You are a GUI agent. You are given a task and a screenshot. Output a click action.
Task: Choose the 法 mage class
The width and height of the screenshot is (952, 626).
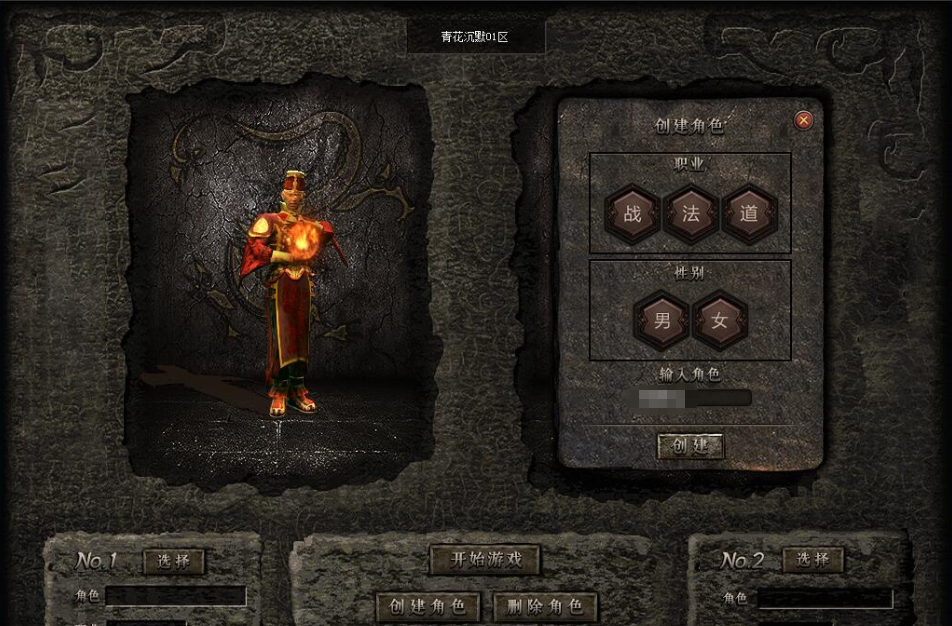[x=691, y=214]
